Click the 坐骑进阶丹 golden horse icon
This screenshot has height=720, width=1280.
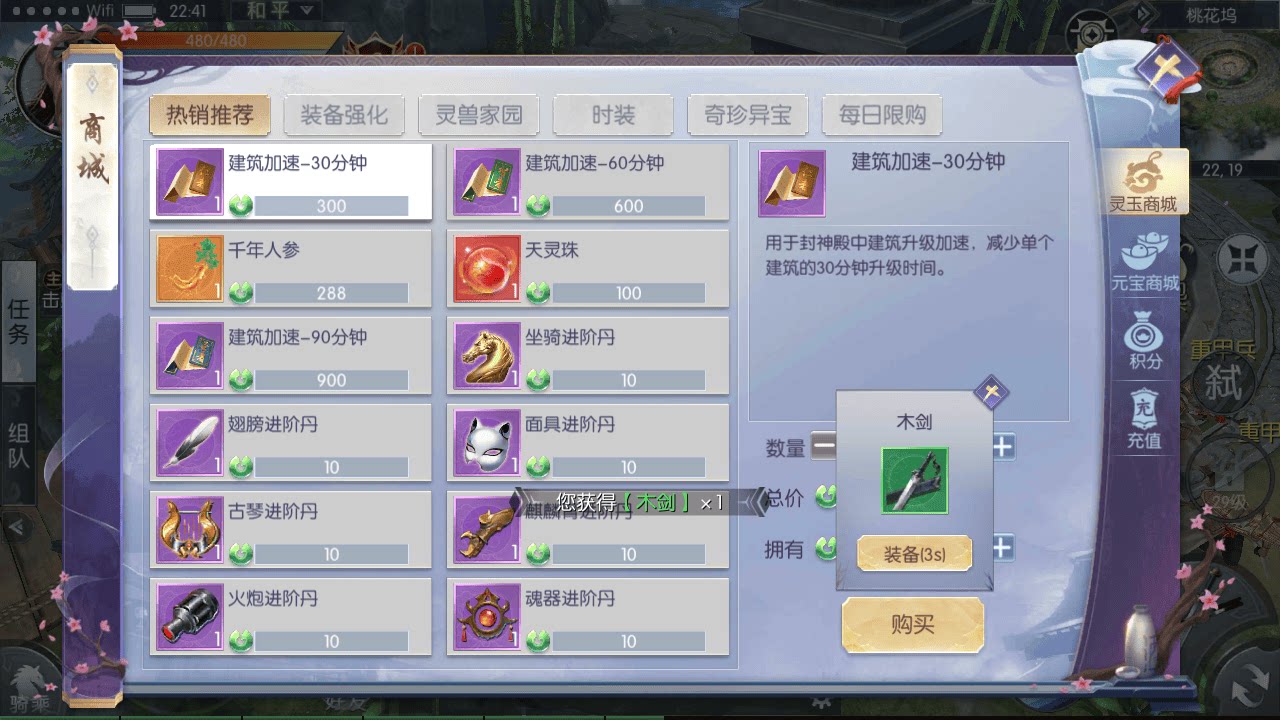click(487, 354)
